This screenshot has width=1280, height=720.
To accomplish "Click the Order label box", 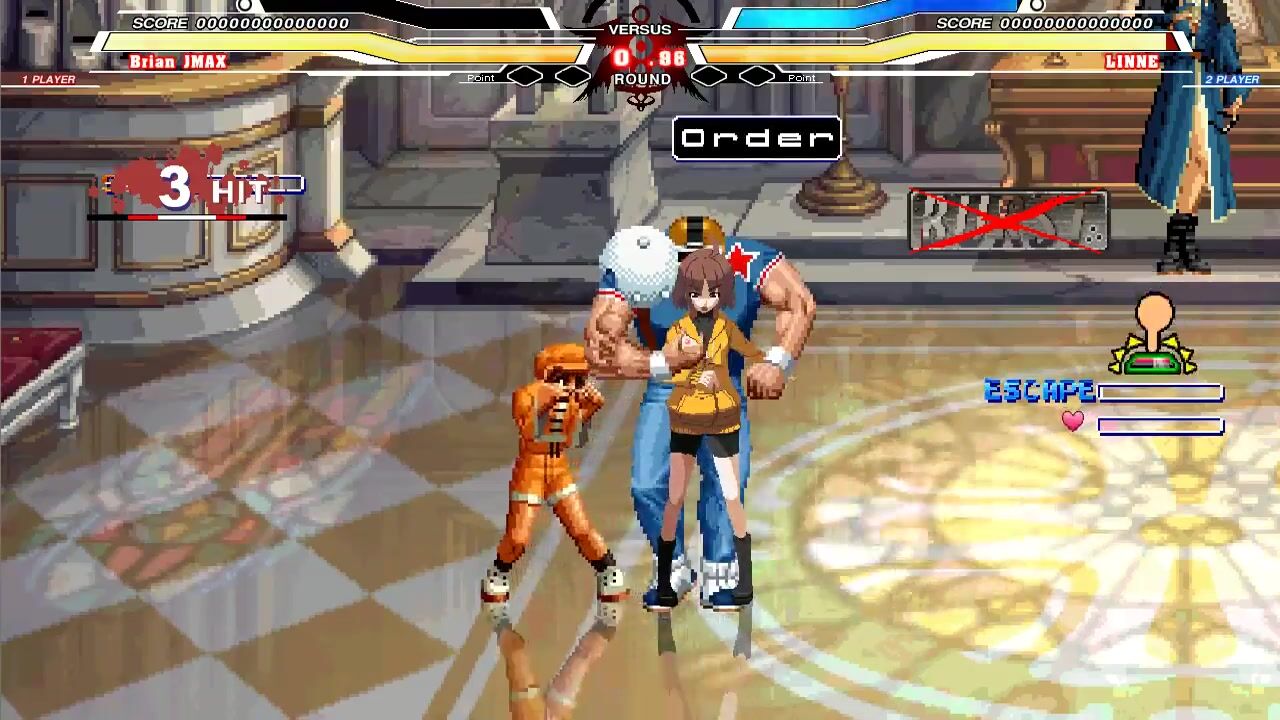I will tap(757, 139).
